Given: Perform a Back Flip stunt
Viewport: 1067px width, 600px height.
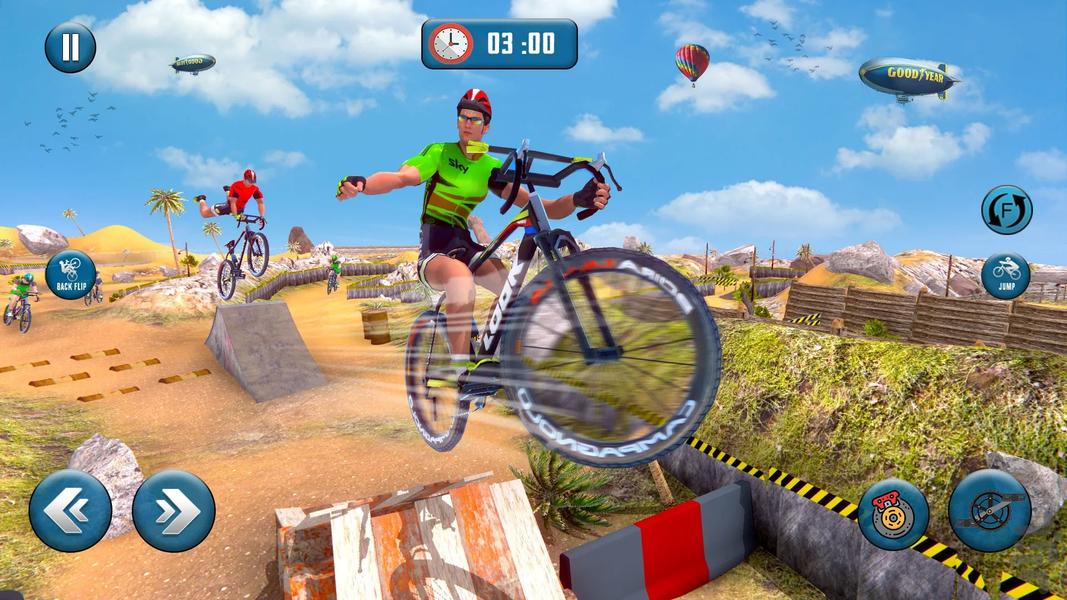Looking at the screenshot, I should 71,274.
